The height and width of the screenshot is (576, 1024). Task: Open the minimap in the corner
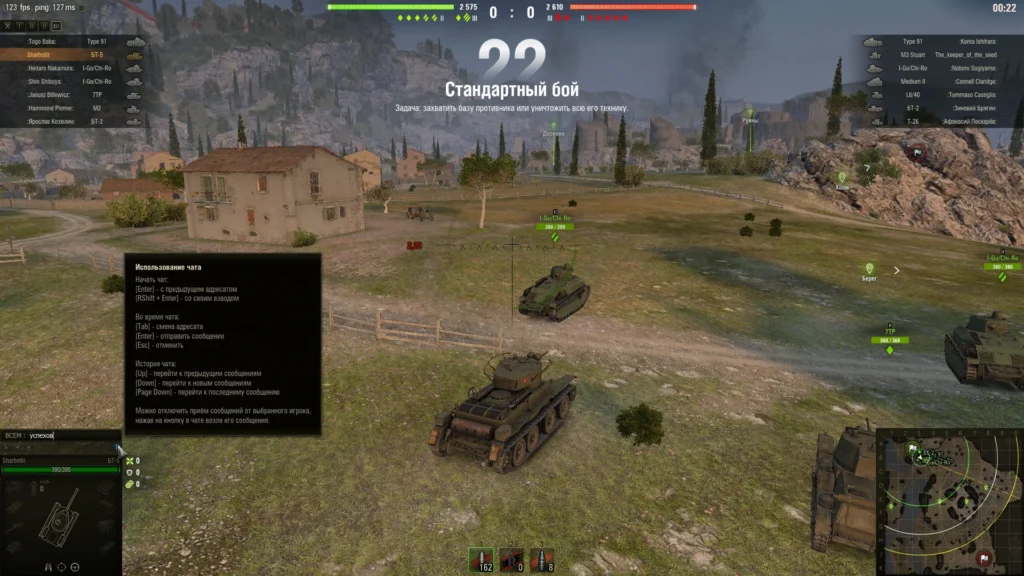pyautogui.click(x=950, y=502)
